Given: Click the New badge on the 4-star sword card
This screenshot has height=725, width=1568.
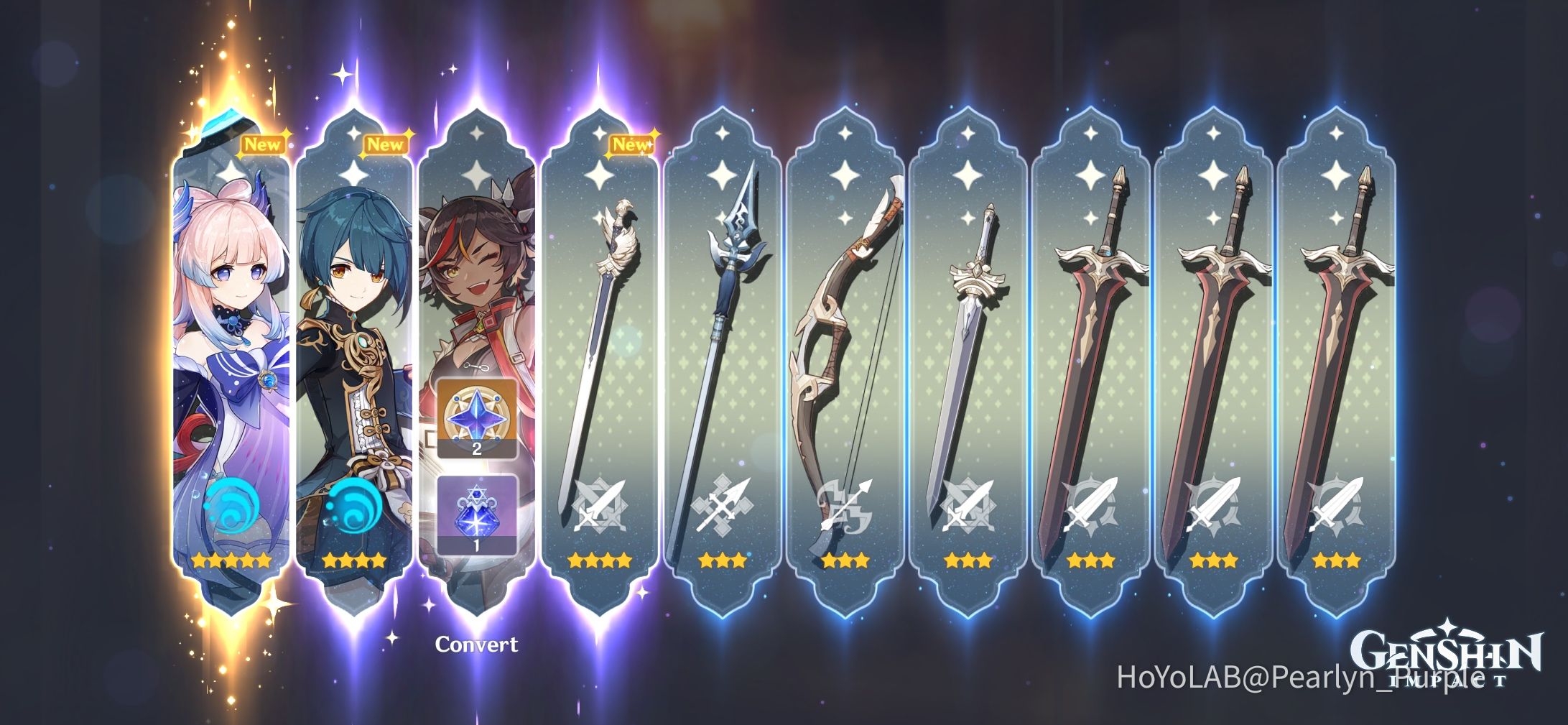Looking at the screenshot, I should point(631,144).
